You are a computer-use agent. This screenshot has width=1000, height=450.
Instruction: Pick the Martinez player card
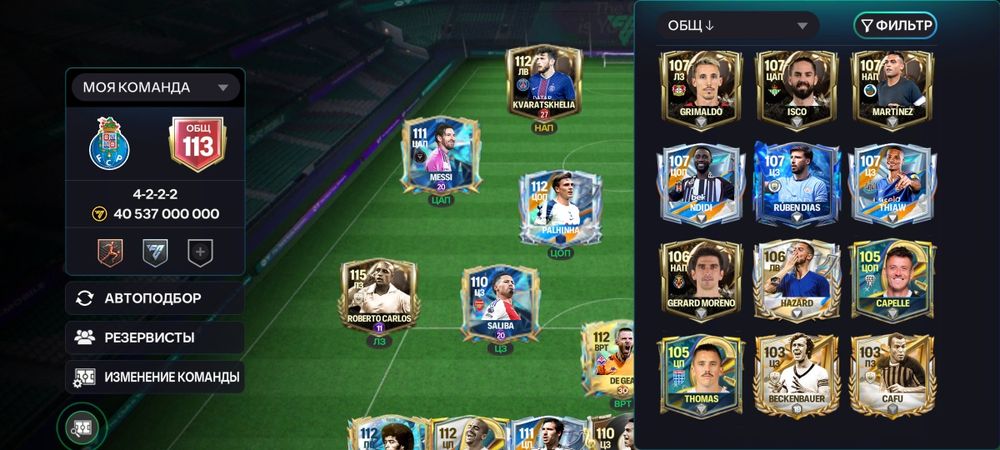[x=890, y=90]
